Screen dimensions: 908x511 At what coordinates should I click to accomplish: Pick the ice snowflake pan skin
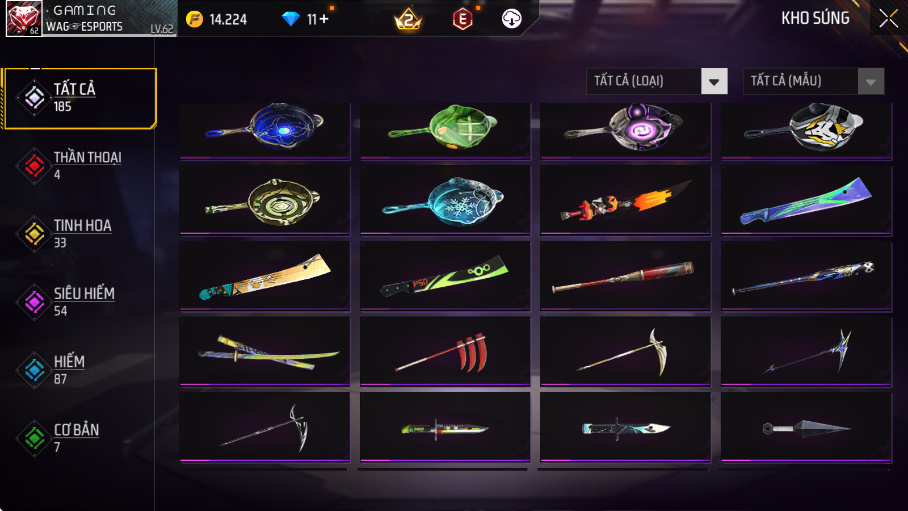[445, 200]
